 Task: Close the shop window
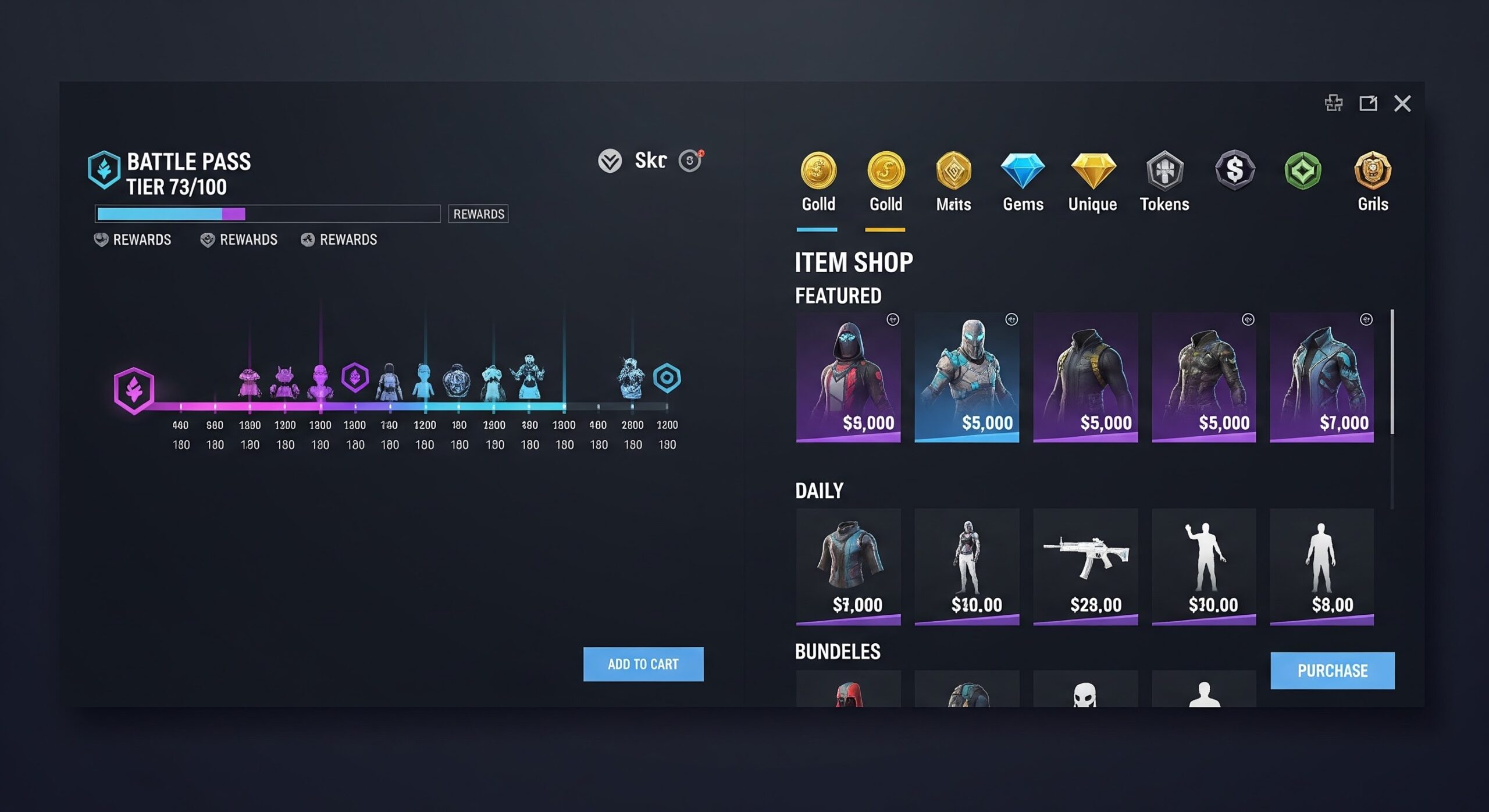click(x=1402, y=104)
